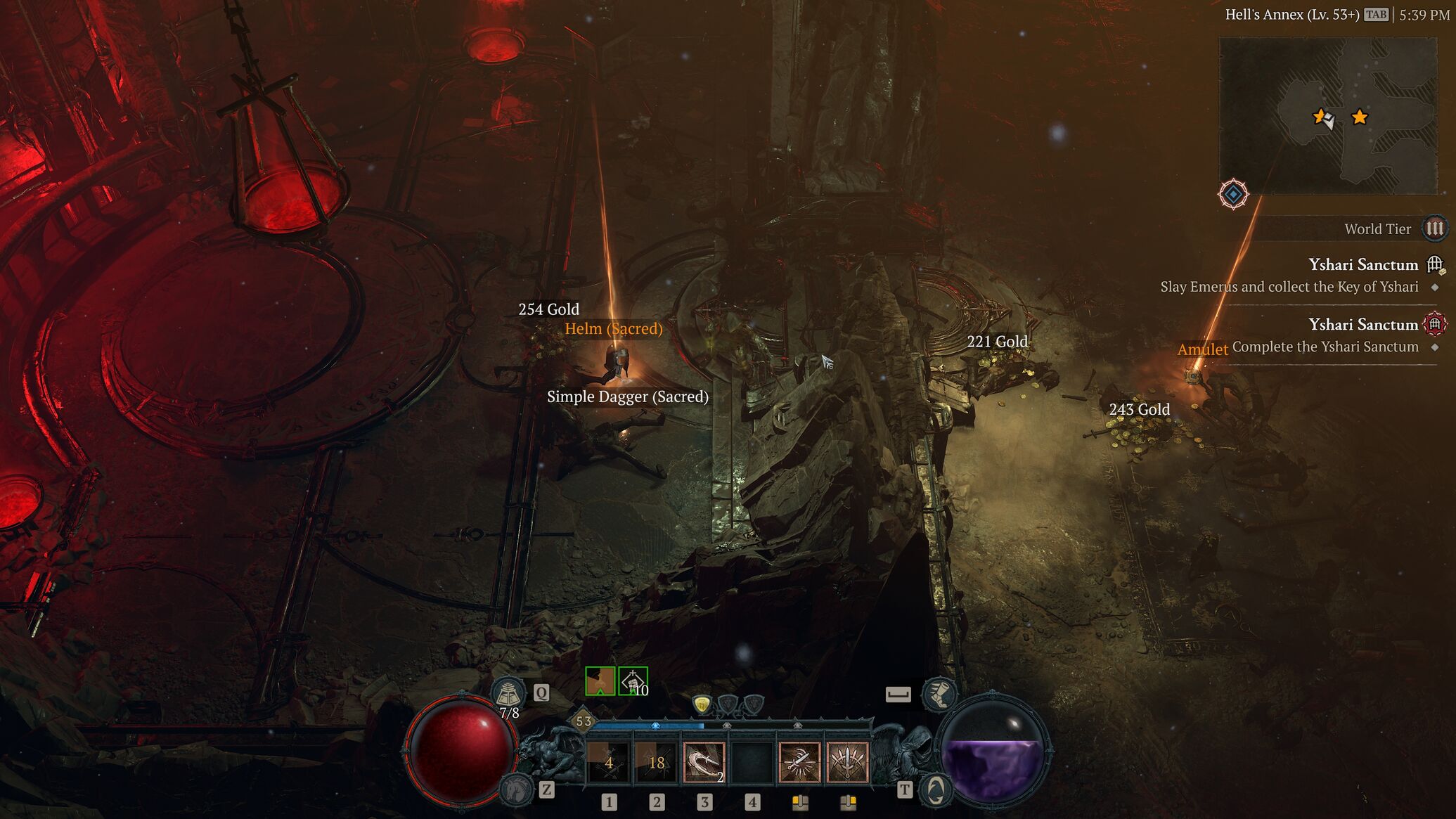
Task: Activate the fan of blades skill
Action: [847, 762]
